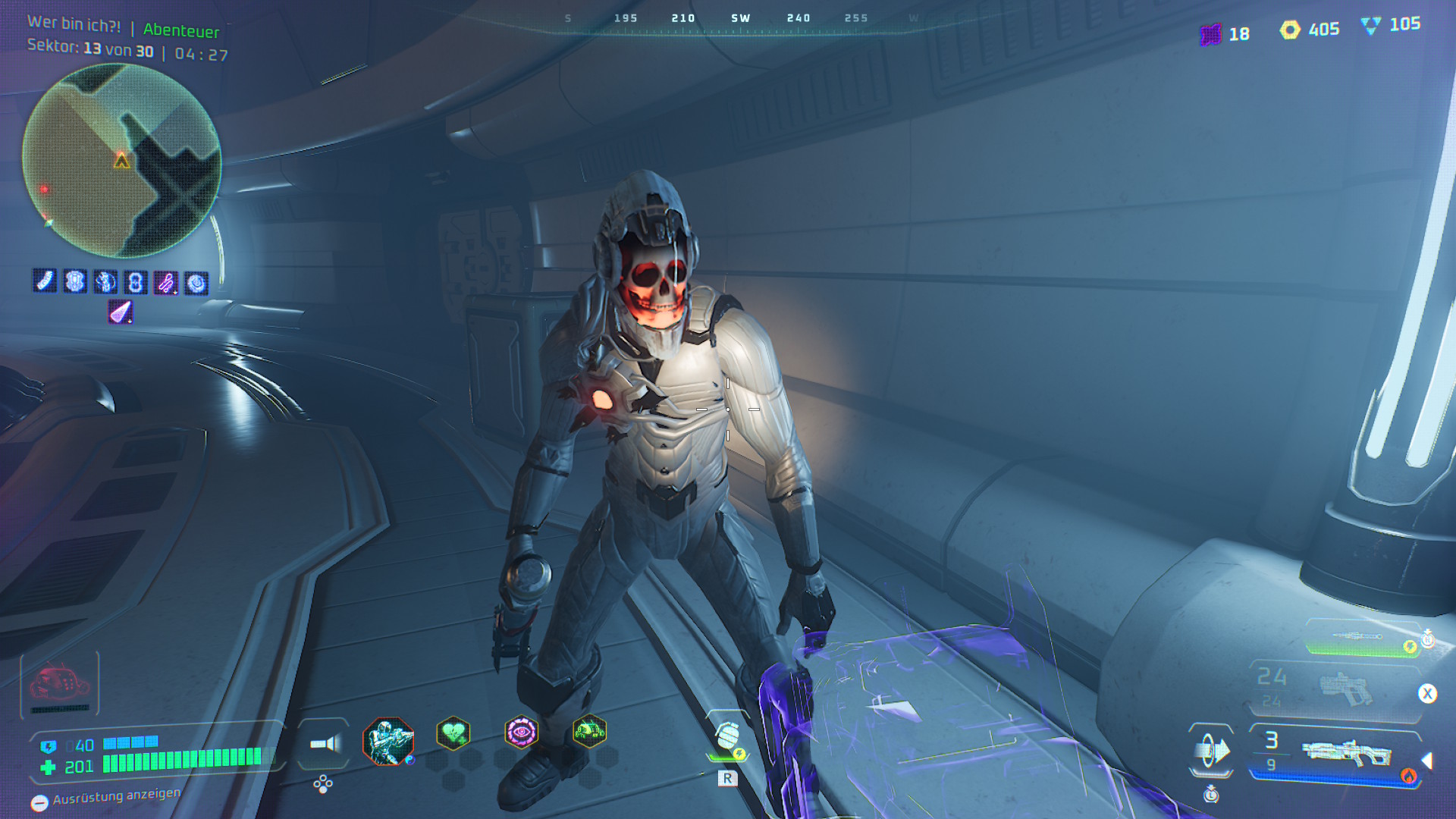
Task: Select the pink eye perk icon
Action: (x=521, y=733)
